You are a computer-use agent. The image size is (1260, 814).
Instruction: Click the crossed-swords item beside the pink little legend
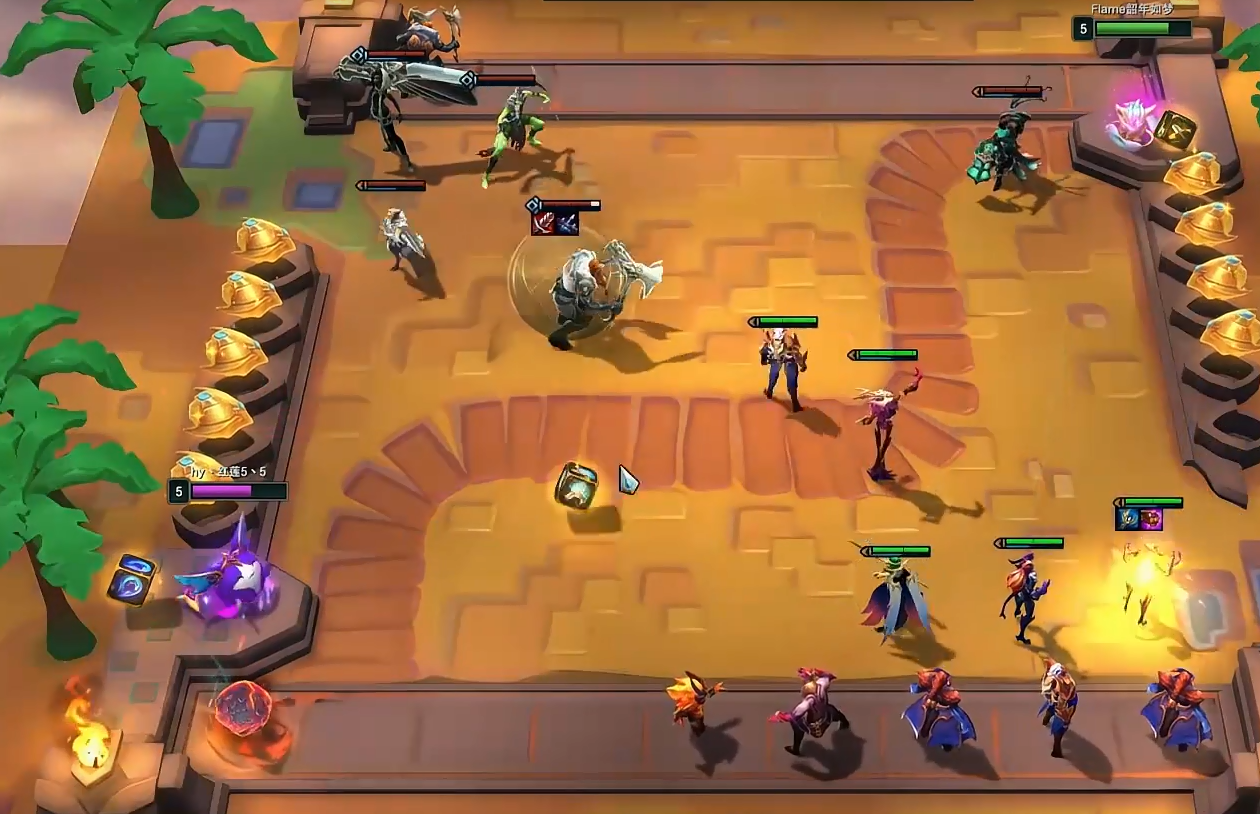point(1174,129)
